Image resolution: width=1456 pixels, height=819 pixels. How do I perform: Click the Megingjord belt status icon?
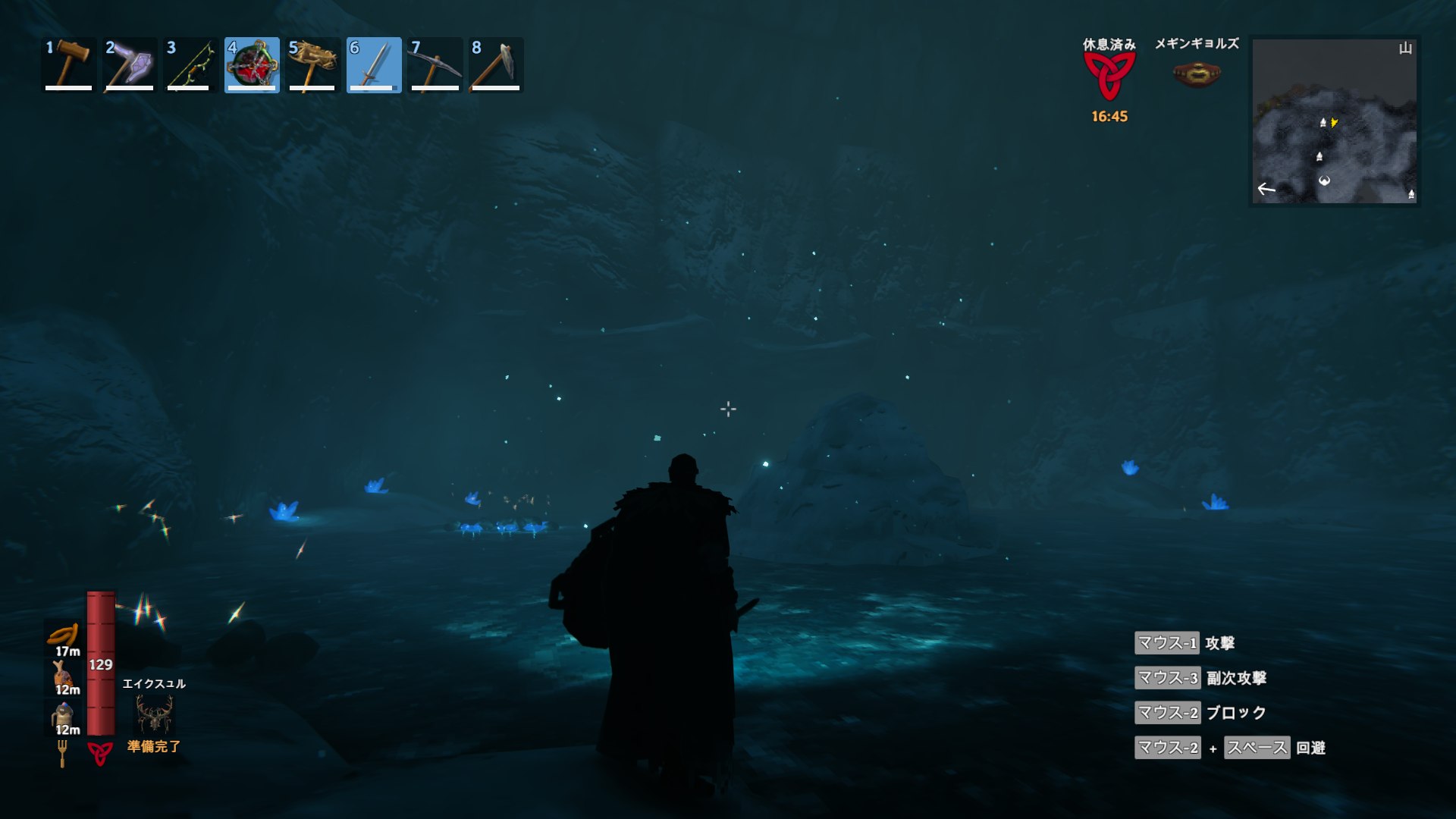tap(1197, 74)
